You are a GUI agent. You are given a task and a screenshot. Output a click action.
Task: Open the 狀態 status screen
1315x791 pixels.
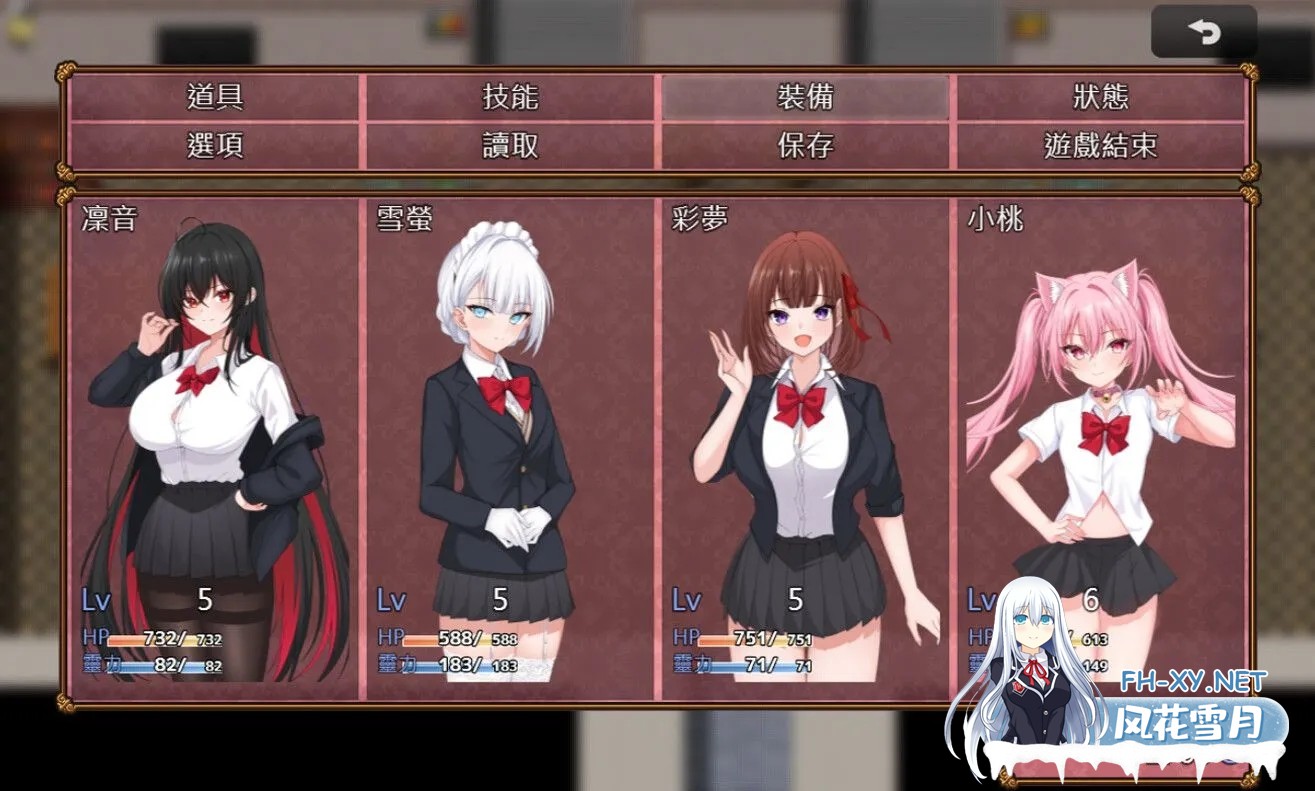coord(1100,97)
